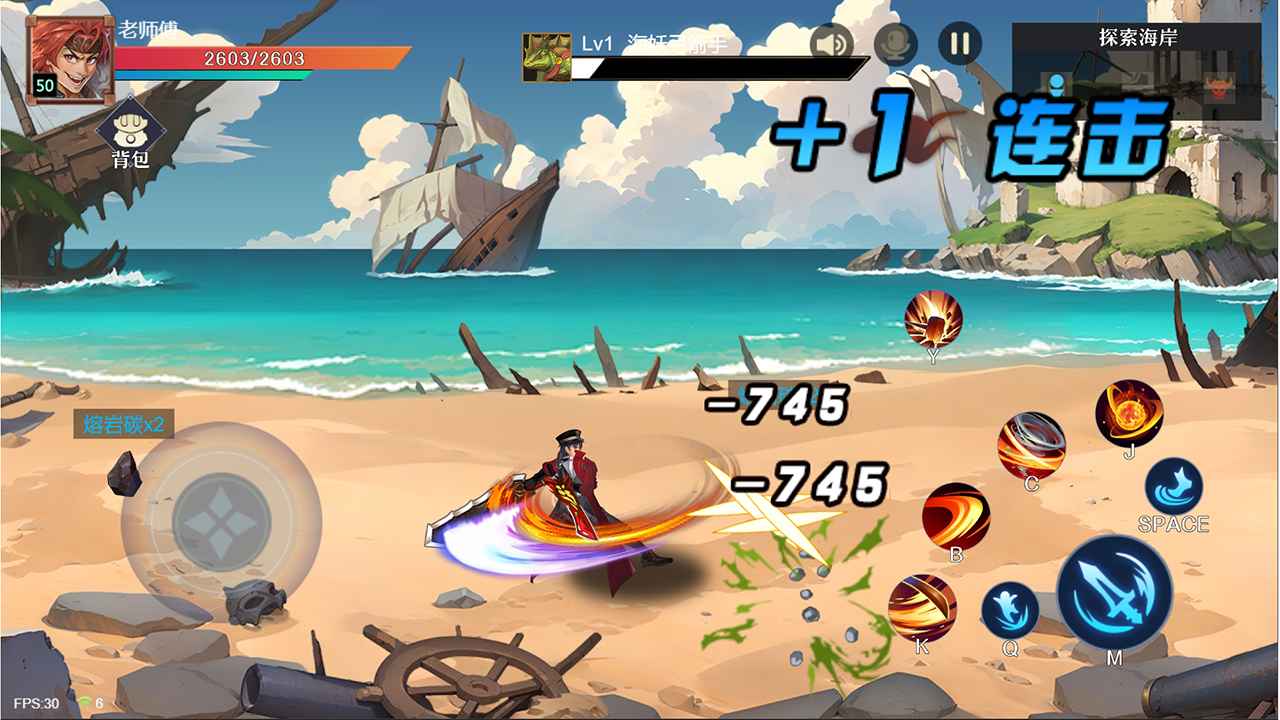Toggle the microphone on

tap(897, 45)
